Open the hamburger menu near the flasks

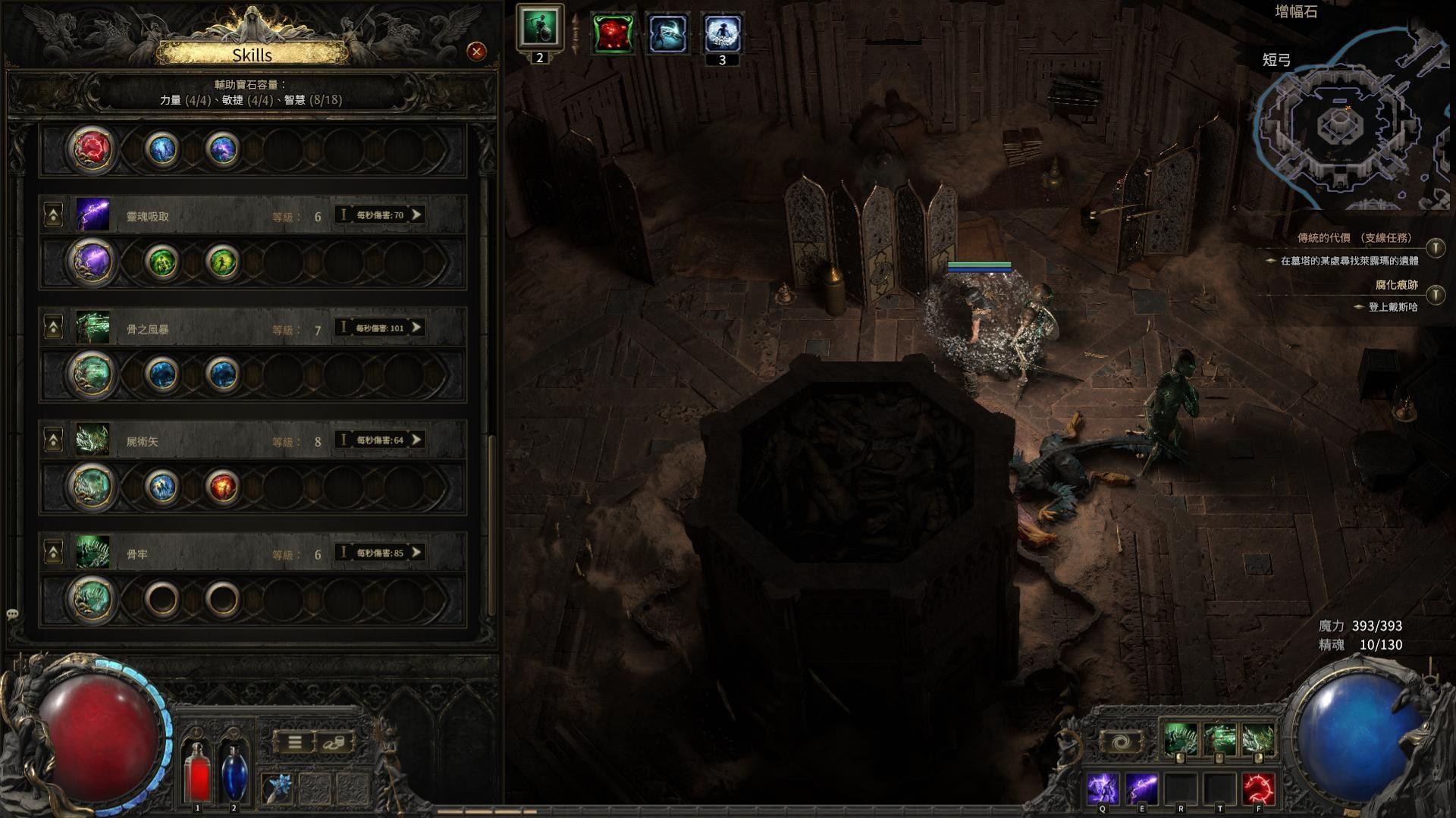point(297,743)
